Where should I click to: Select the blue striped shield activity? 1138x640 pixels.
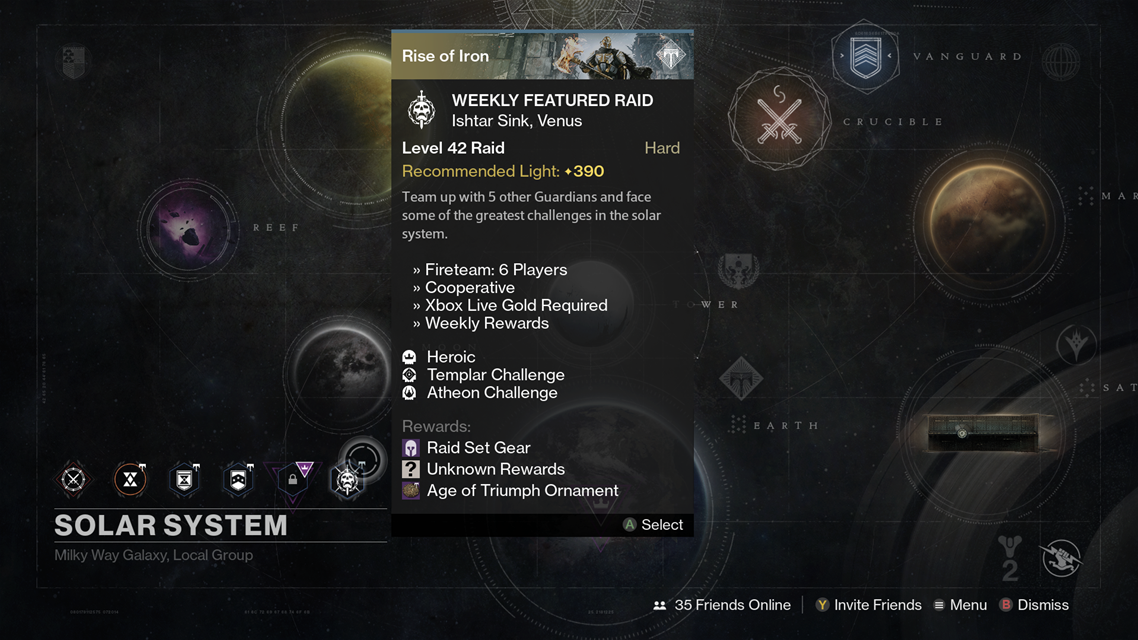click(239, 479)
